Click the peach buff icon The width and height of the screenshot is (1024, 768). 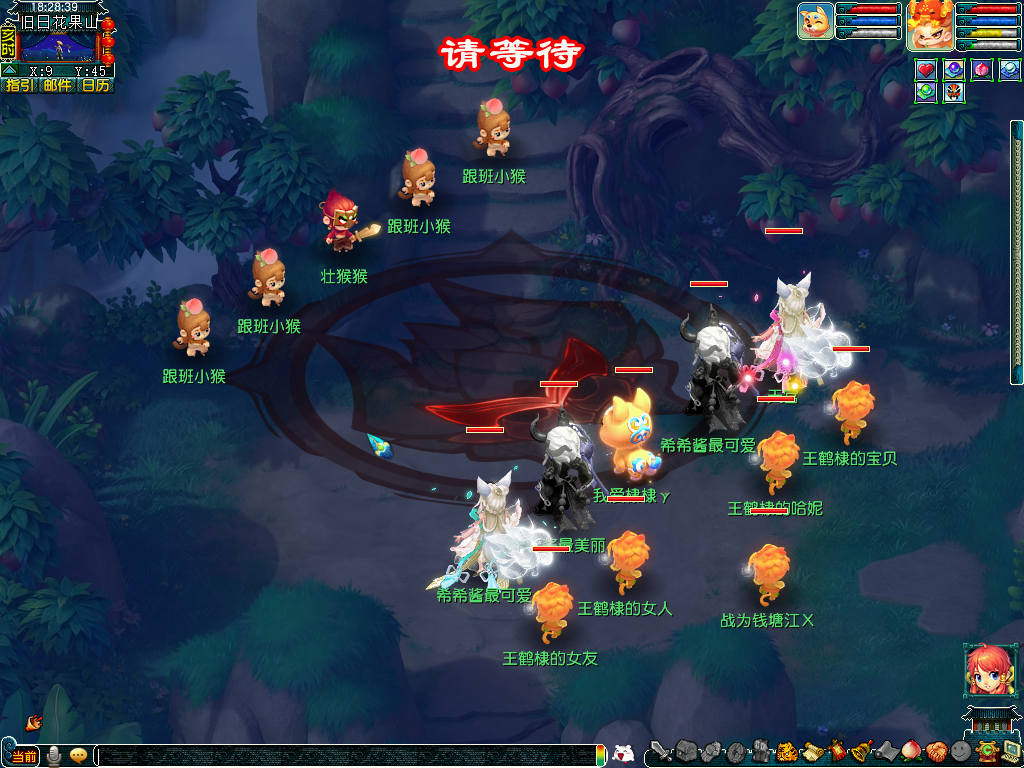click(x=982, y=70)
